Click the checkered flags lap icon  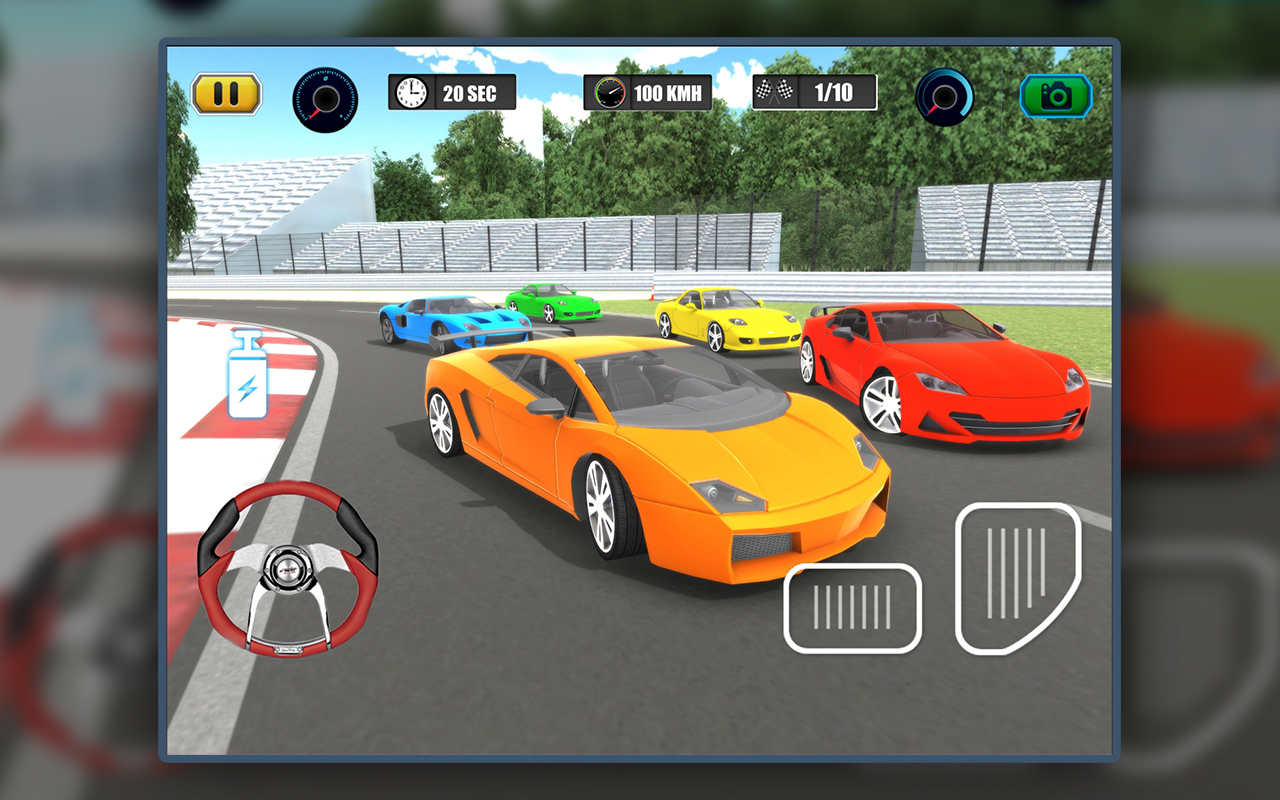pyautogui.click(x=775, y=91)
